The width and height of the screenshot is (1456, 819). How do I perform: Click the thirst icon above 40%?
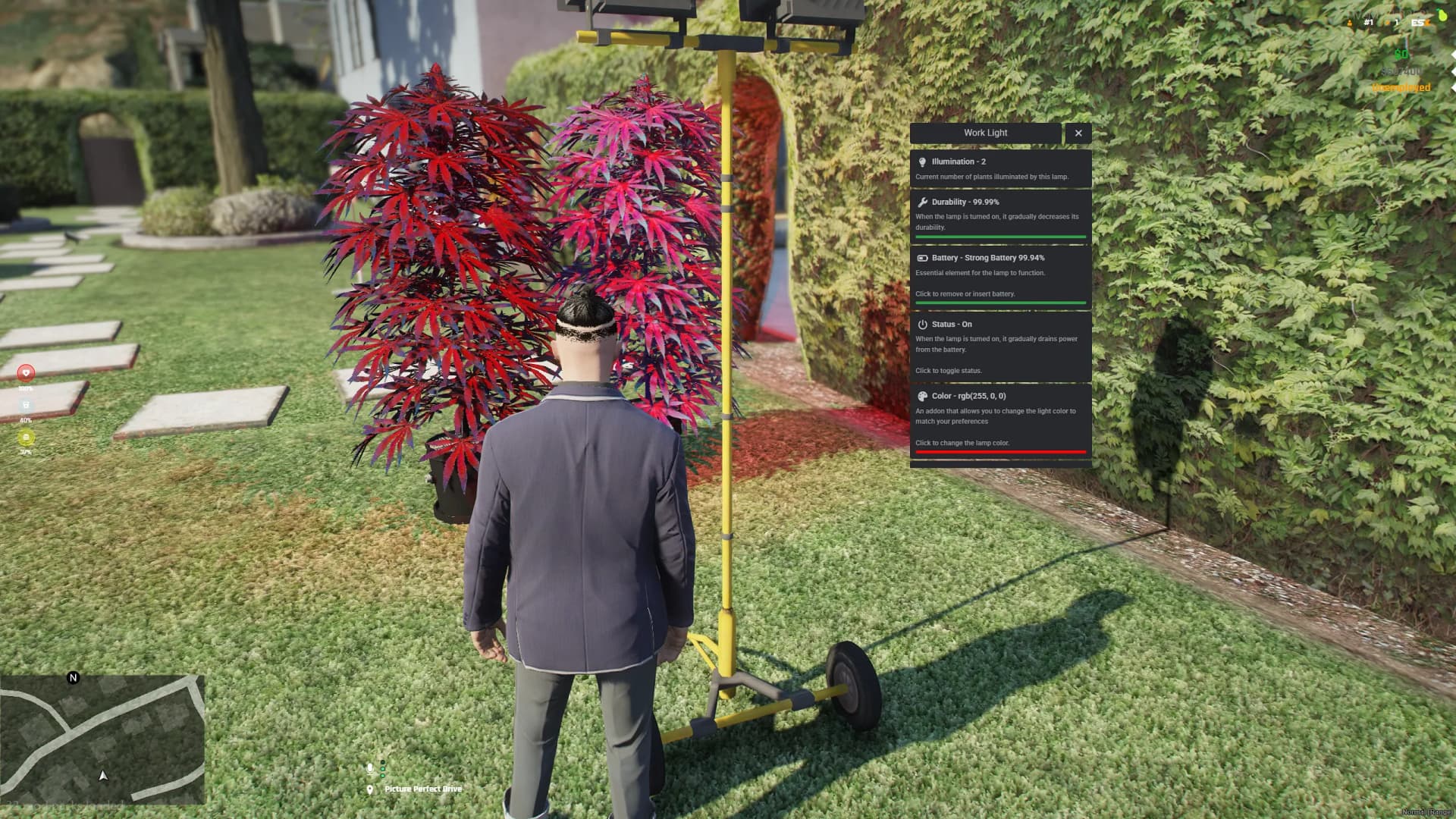point(26,403)
